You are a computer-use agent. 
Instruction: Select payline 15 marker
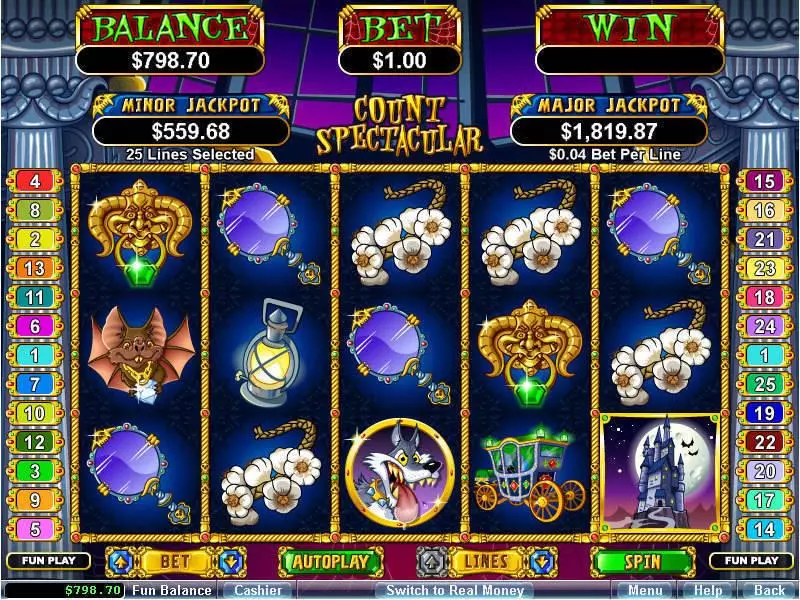764,181
